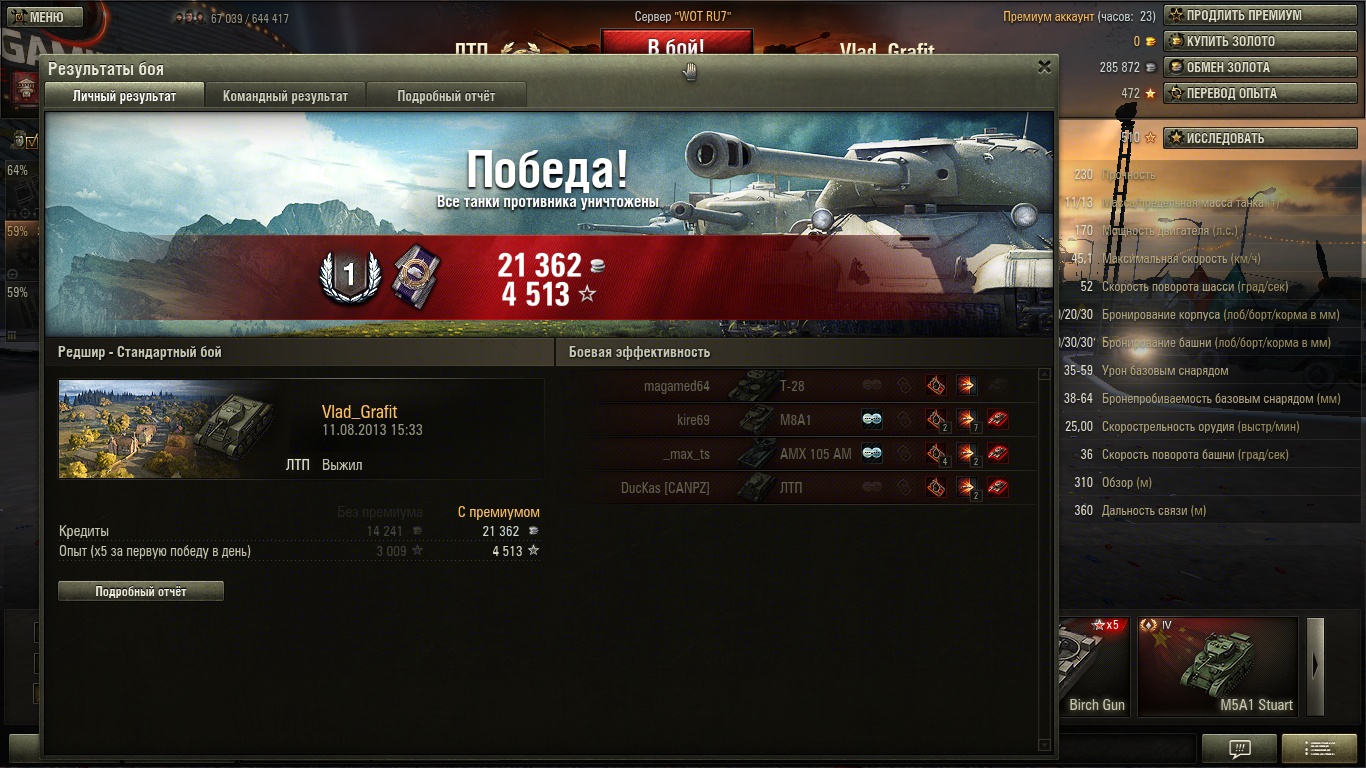This screenshot has width=1366, height=768.
Task: Open the Меню button
Action: (38, 17)
